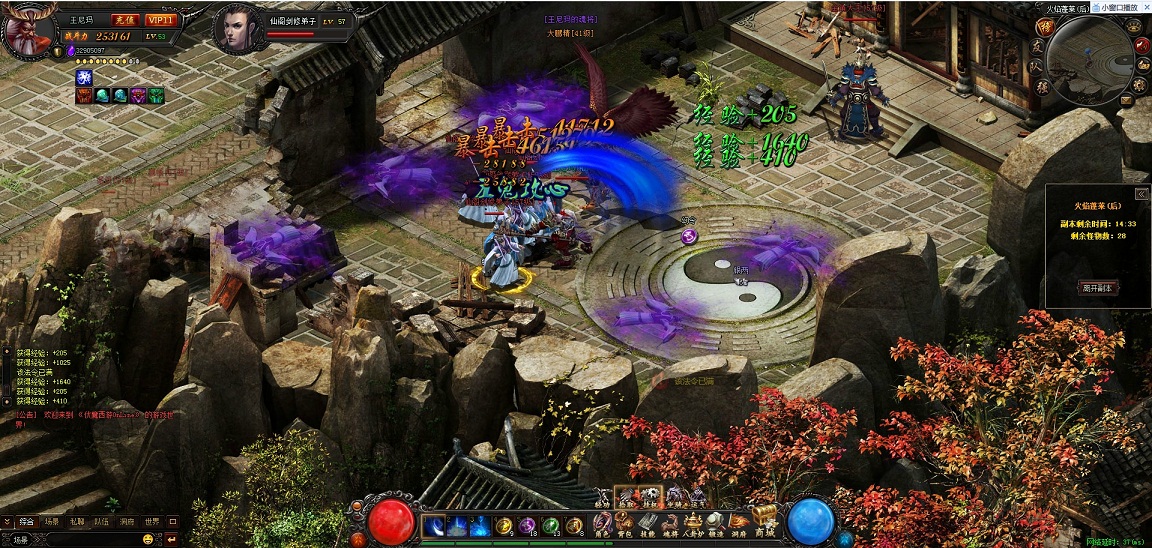
Task: Open the 技能 skills menu
Action: tap(647, 523)
